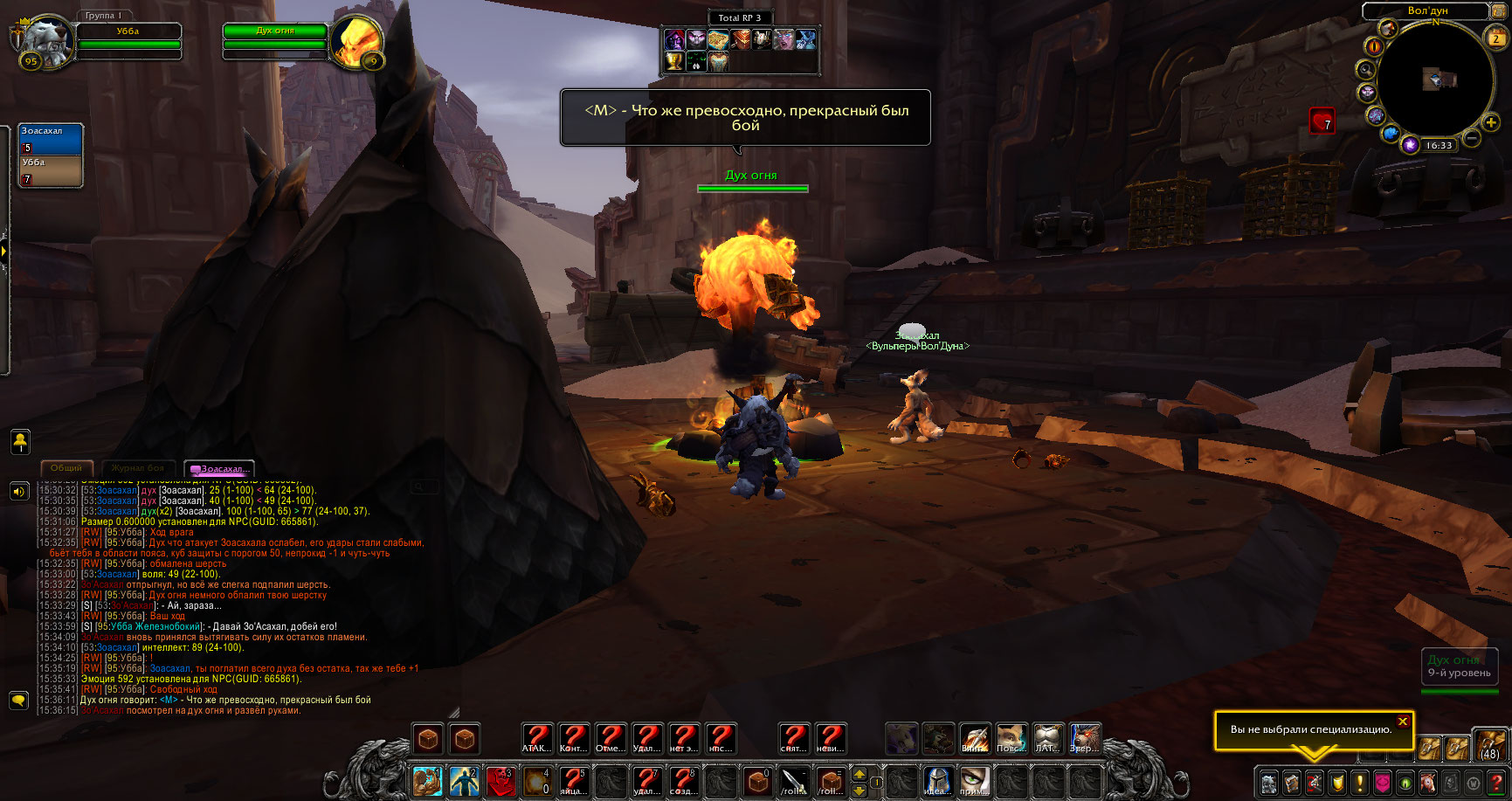Select the knight helmet action button
The height and width of the screenshot is (801, 1512).
coord(937,780)
